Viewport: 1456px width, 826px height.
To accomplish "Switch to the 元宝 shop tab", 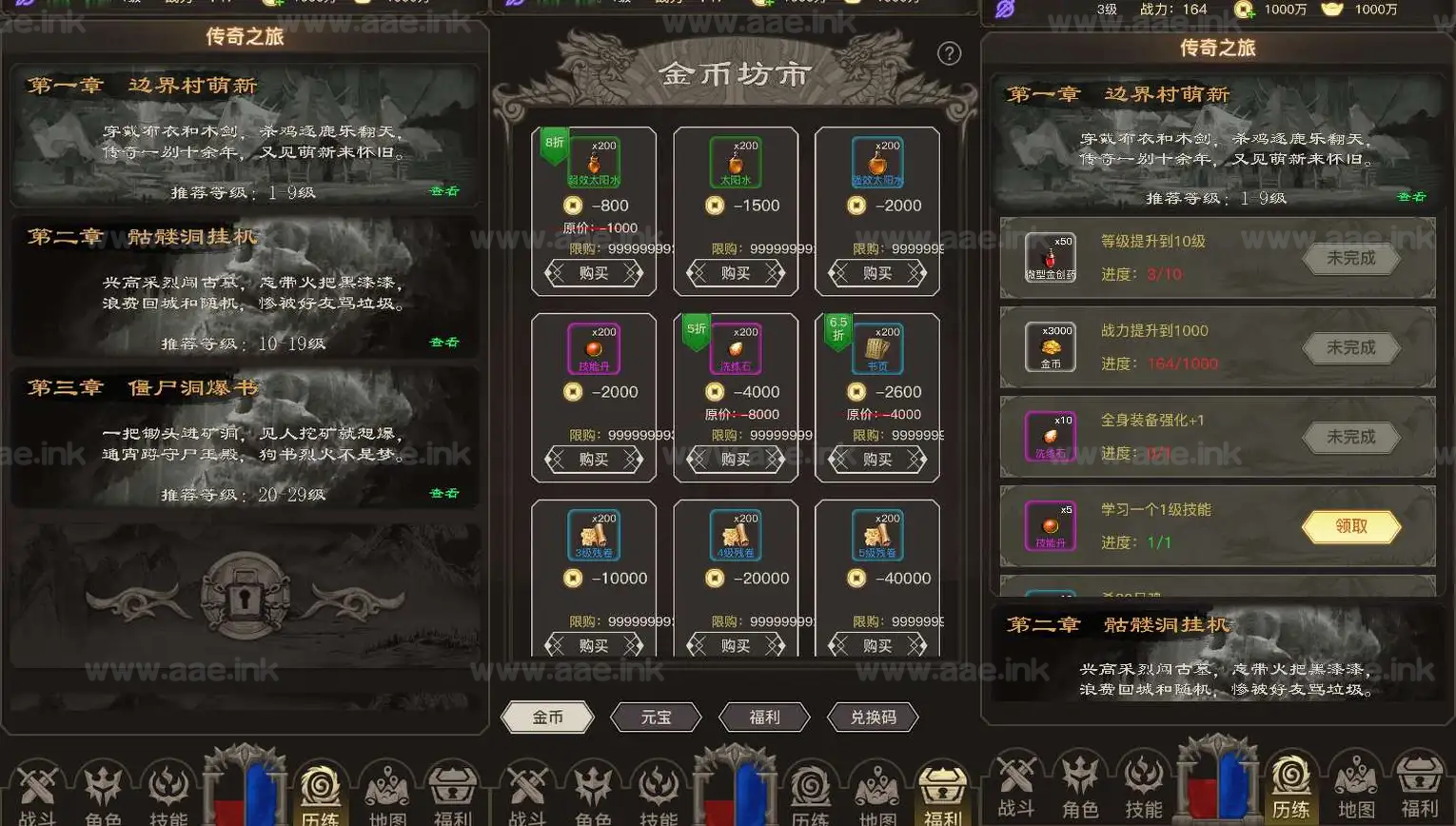I will [656, 718].
